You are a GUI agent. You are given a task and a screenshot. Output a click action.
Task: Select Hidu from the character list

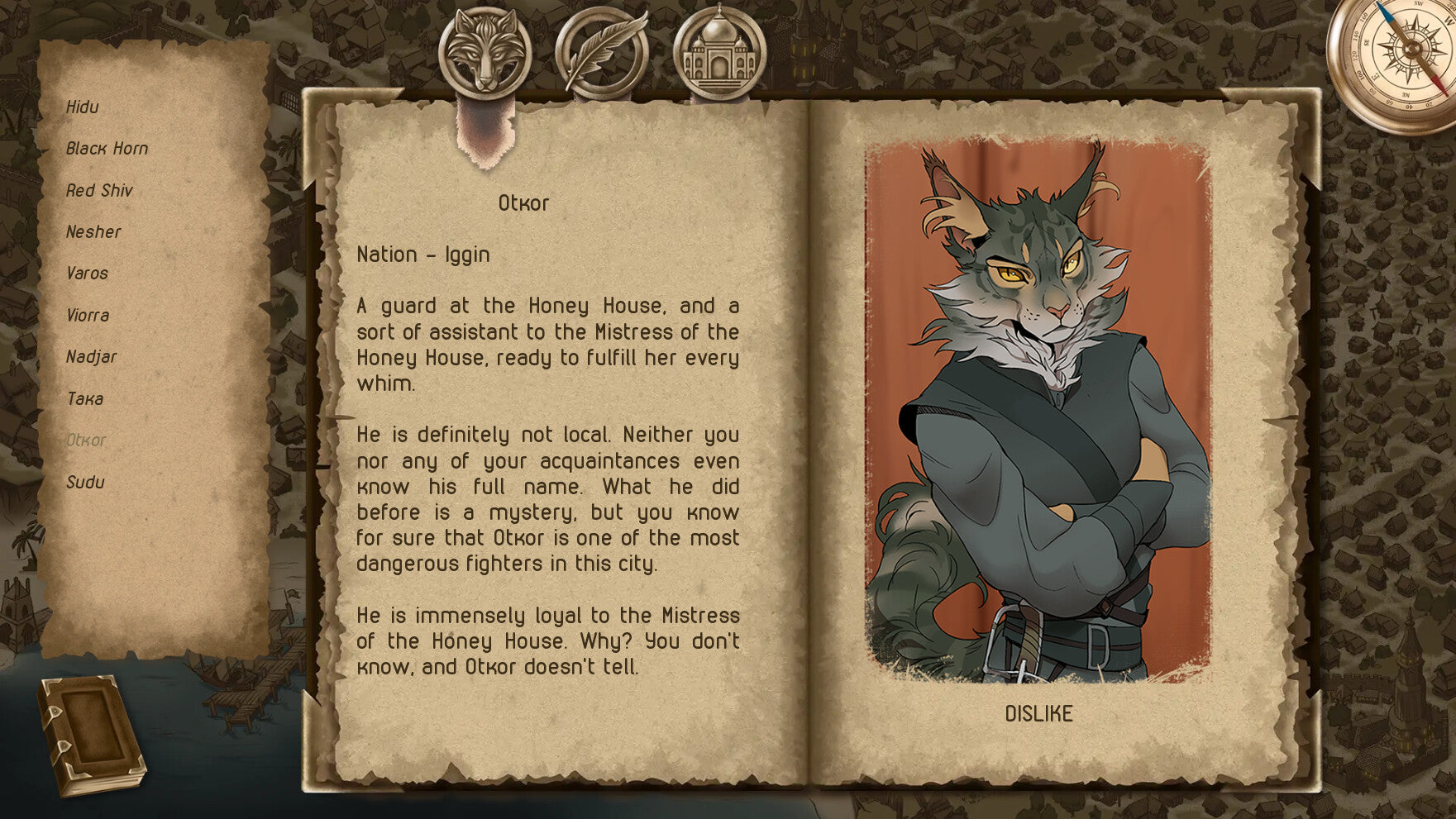[x=83, y=107]
